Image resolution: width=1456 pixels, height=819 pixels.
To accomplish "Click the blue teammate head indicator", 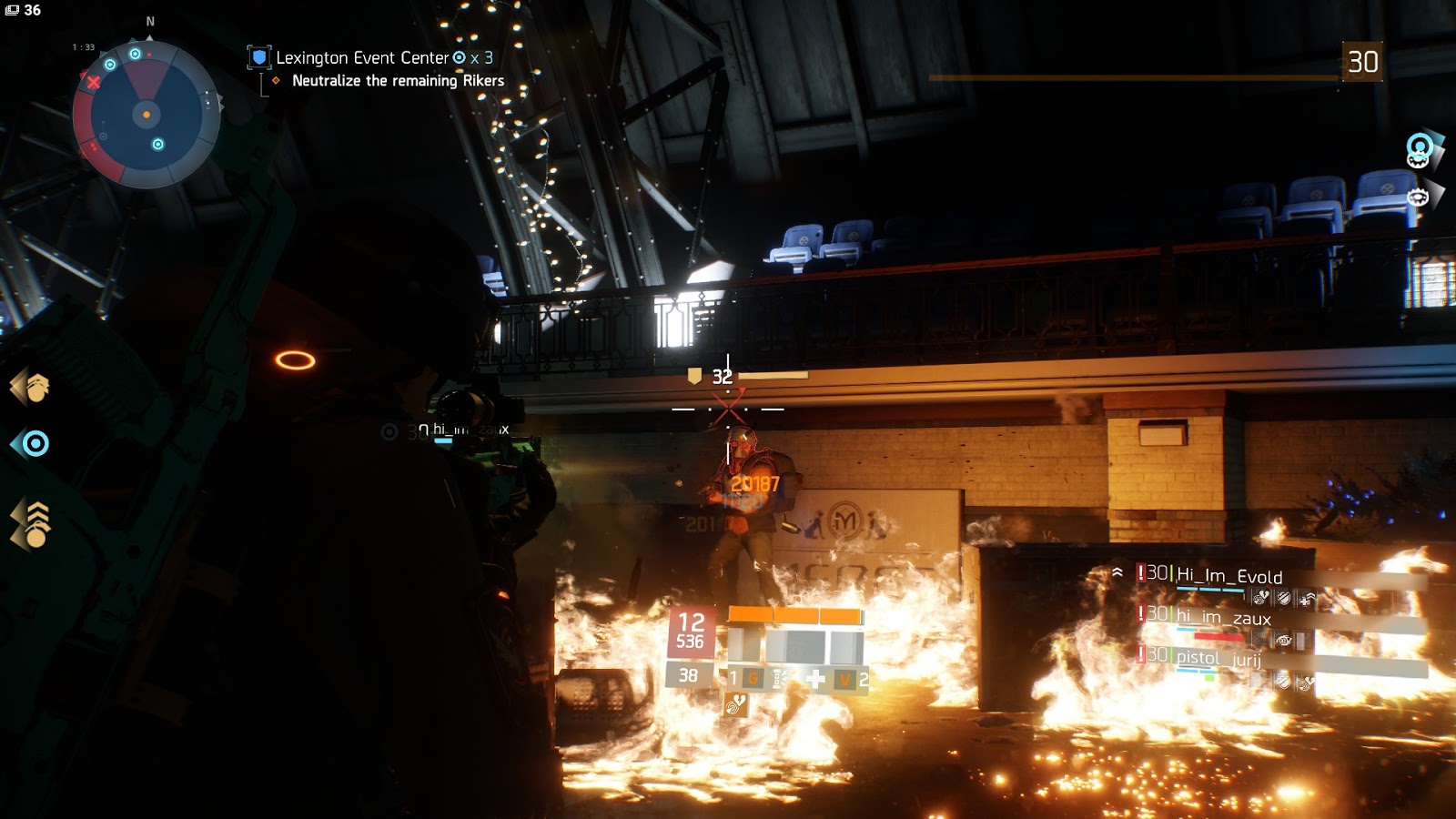I will 1420,148.
